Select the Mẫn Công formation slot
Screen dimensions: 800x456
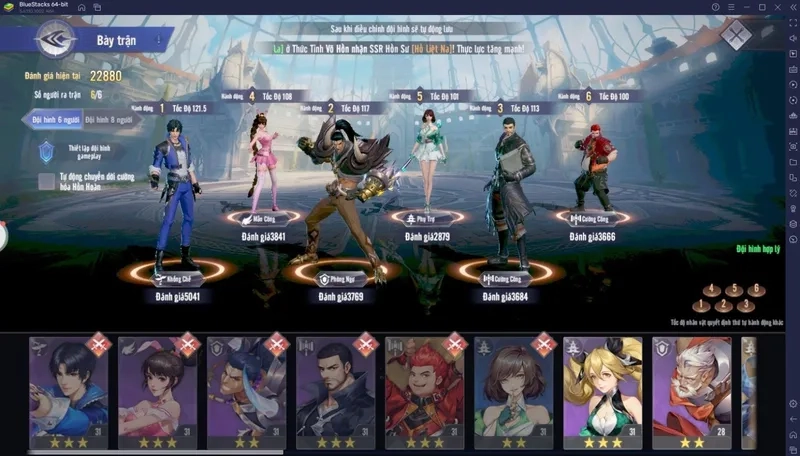click(262, 216)
